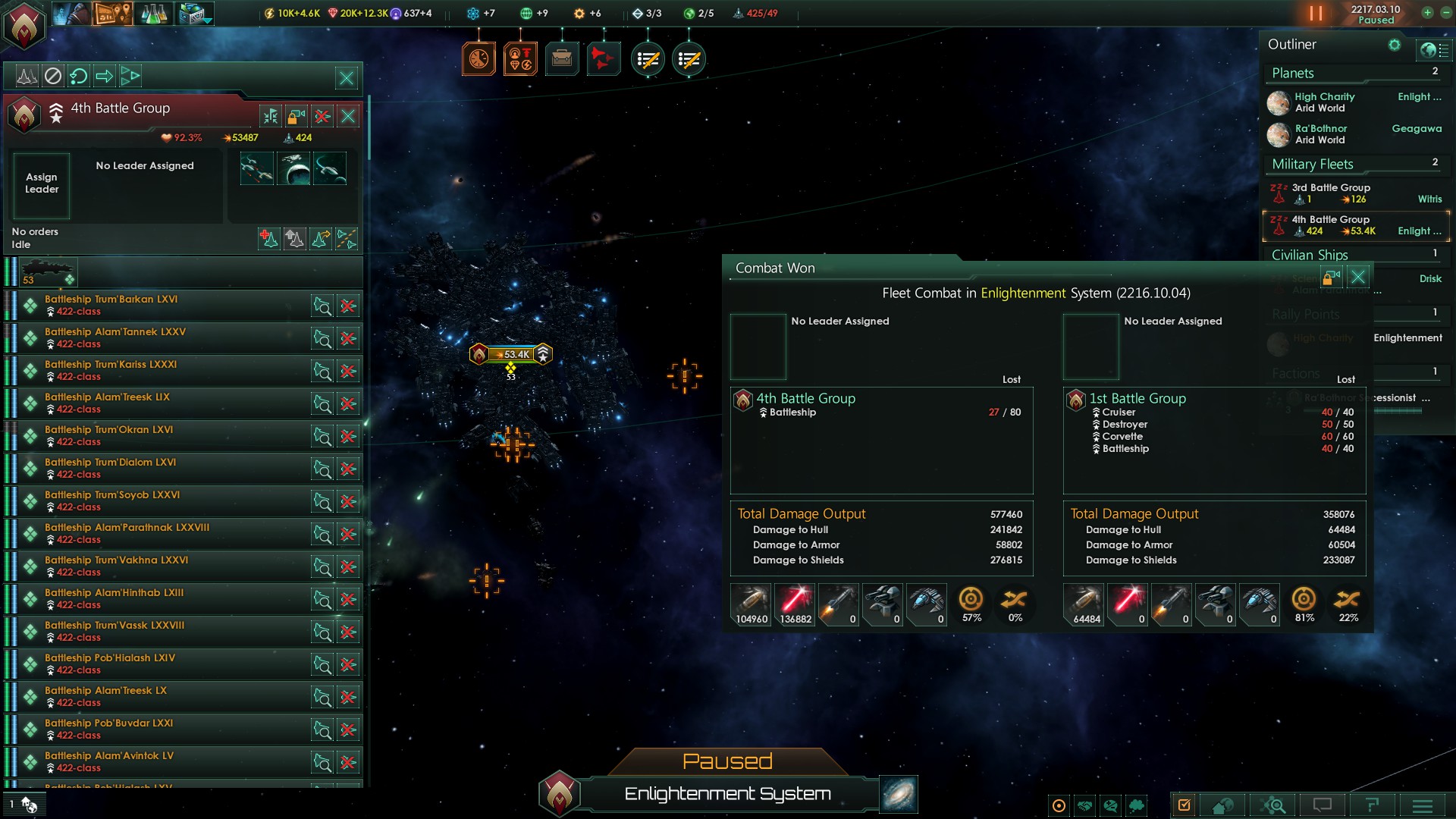Image resolution: width=1456 pixels, height=819 pixels.
Task: Click the reinforce fleet icon with red plus
Action: coord(268,239)
